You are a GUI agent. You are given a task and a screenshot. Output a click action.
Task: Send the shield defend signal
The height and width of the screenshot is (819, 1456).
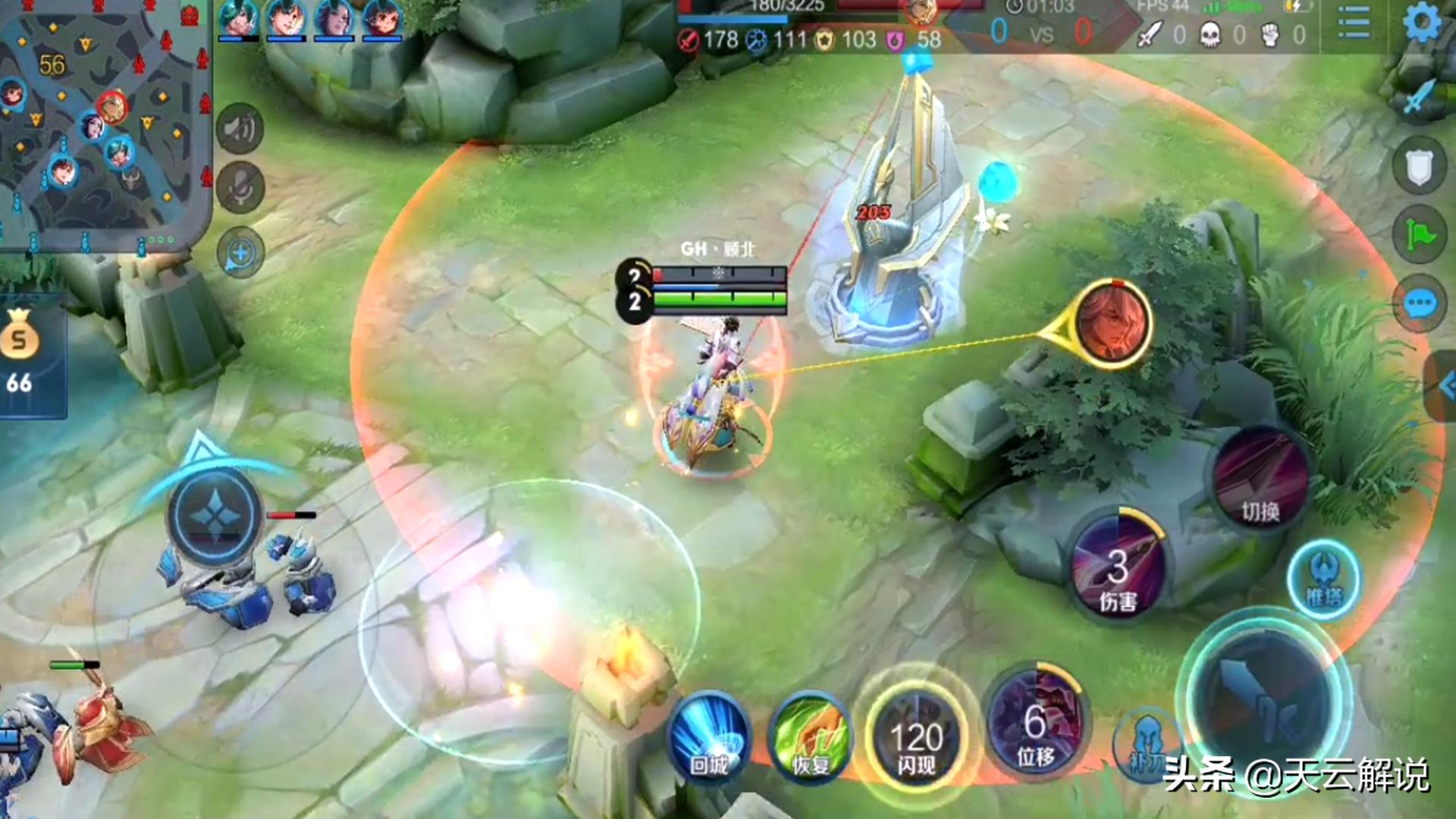pos(1420,167)
